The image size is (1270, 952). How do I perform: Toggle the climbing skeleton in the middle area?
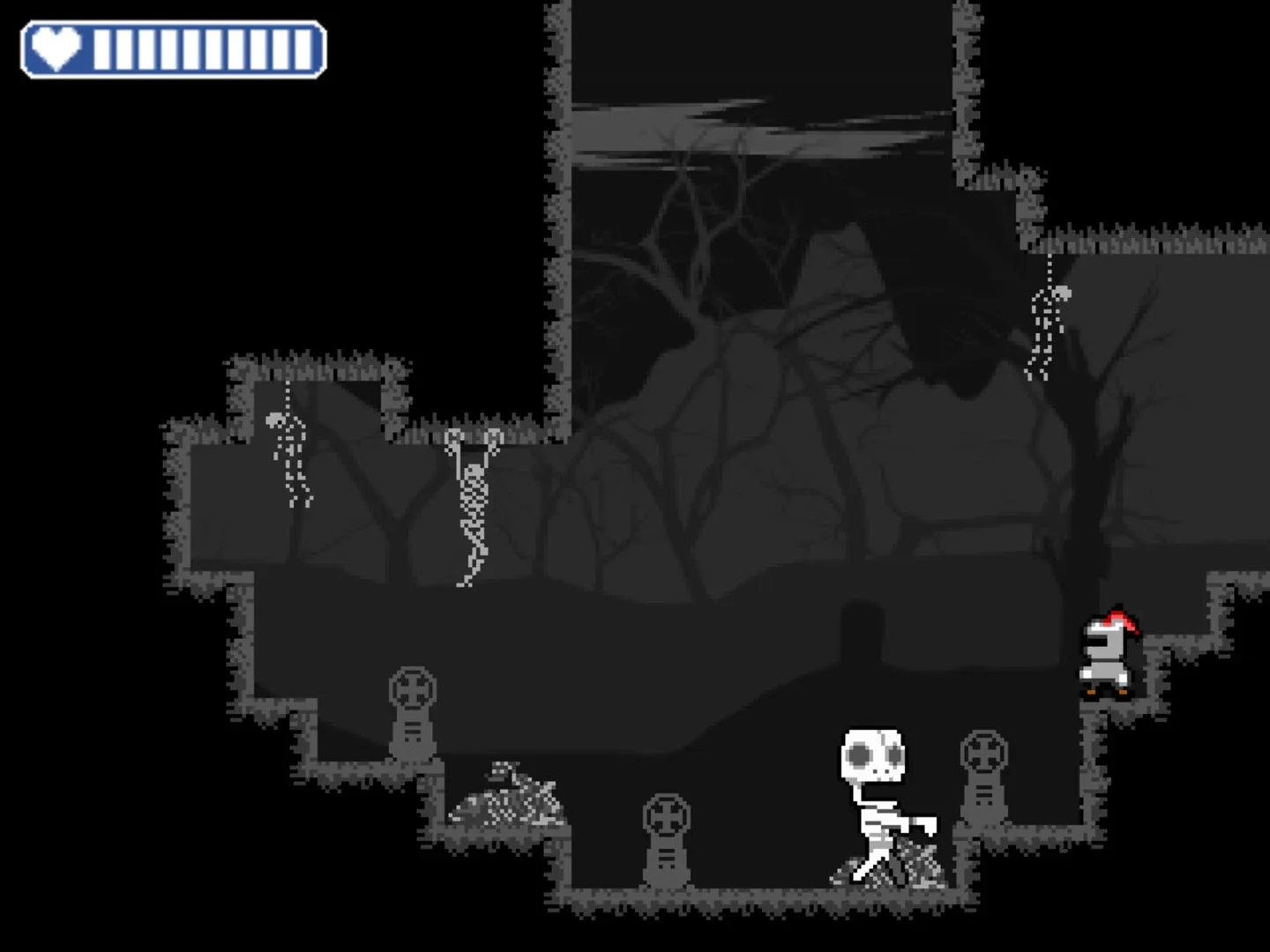click(472, 502)
